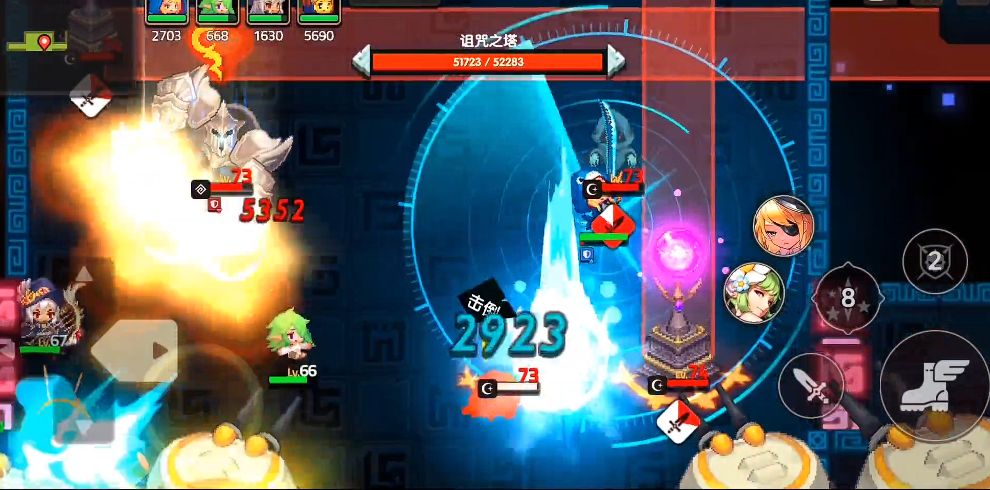The image size is (990, 490).
Task: Select the blonde party member portrait with 2703
Action: 166,11
